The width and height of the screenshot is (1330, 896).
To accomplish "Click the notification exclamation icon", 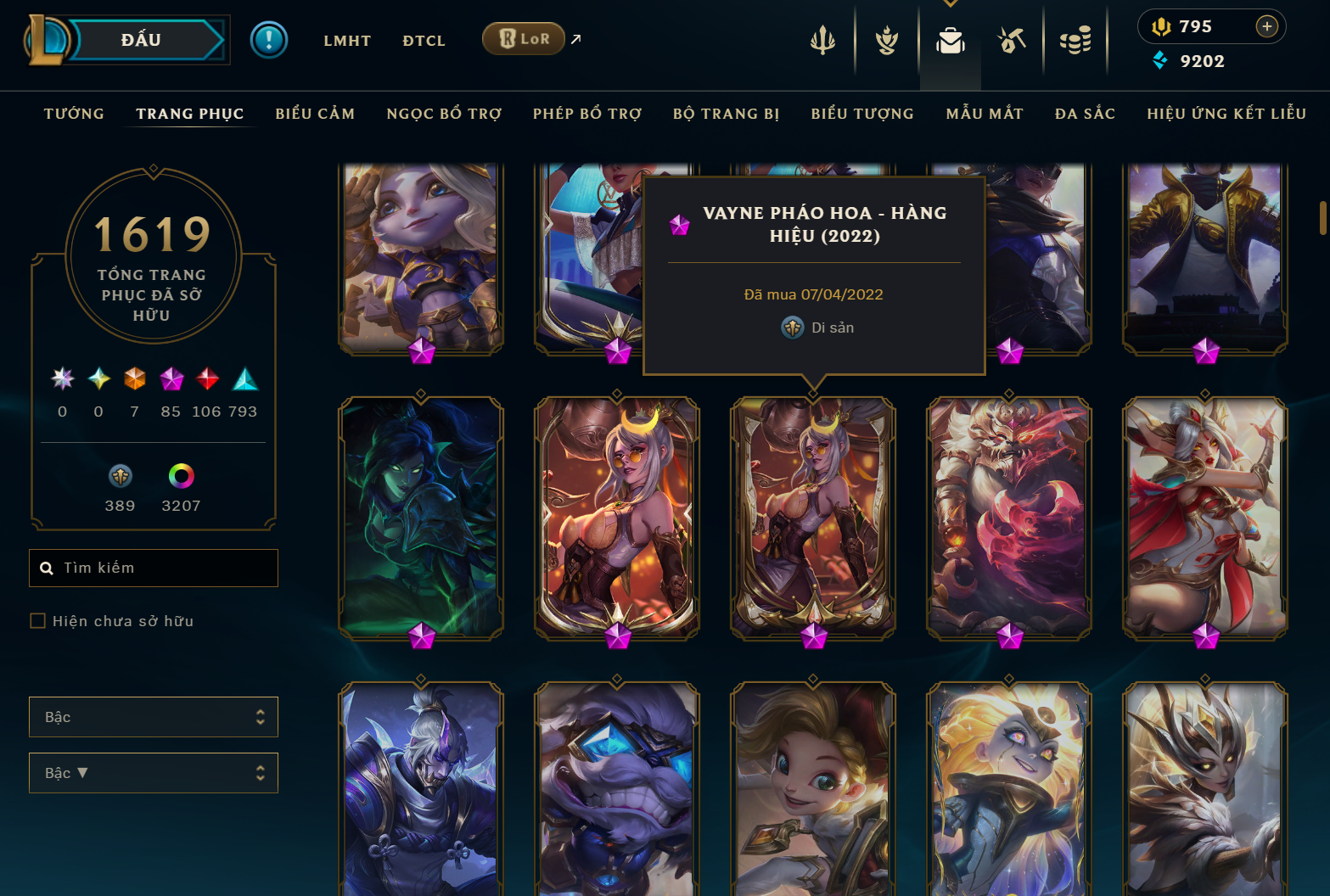I will (269, 40).
